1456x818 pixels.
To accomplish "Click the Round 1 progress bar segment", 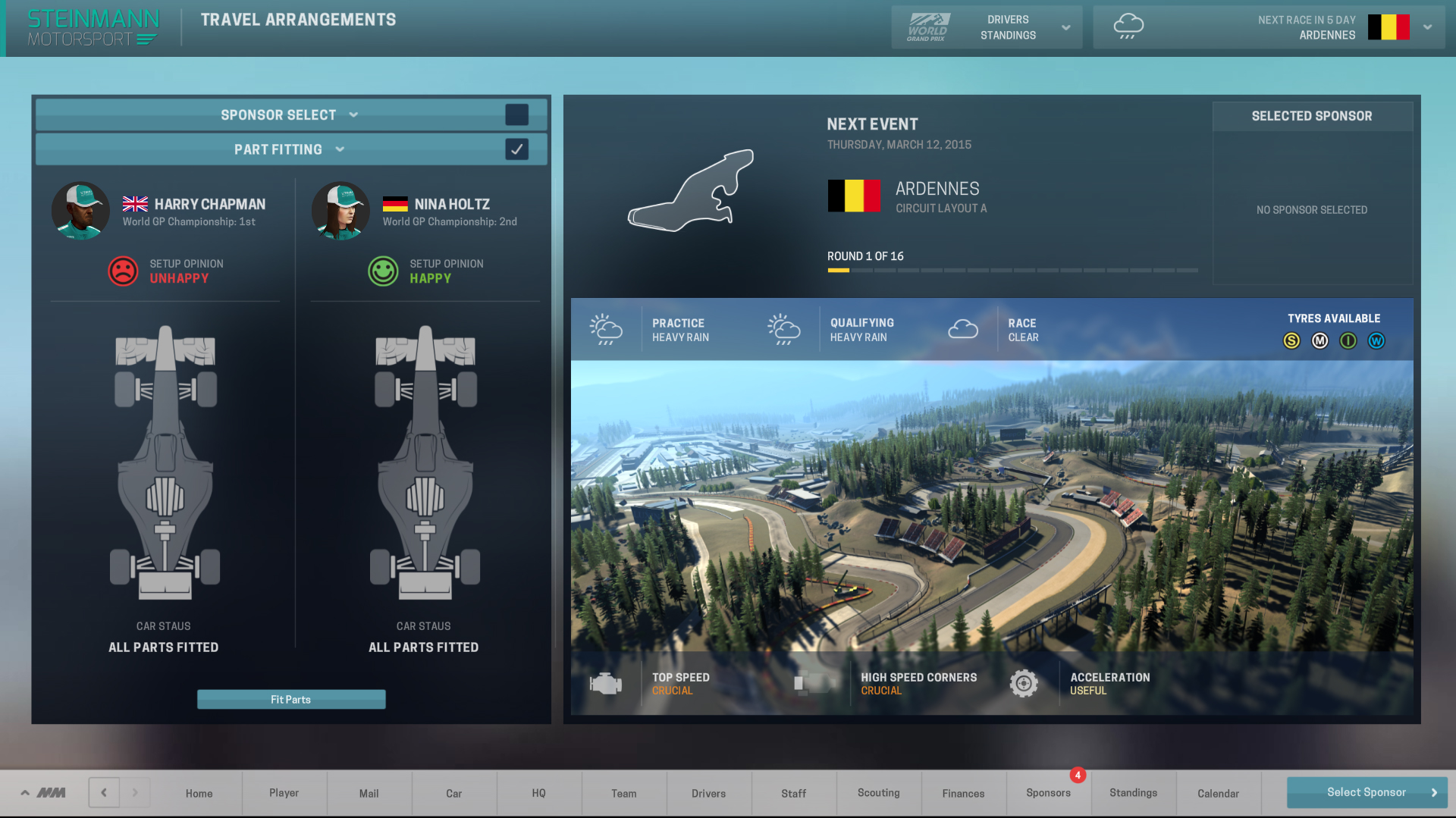I will (x=837, y=270).
